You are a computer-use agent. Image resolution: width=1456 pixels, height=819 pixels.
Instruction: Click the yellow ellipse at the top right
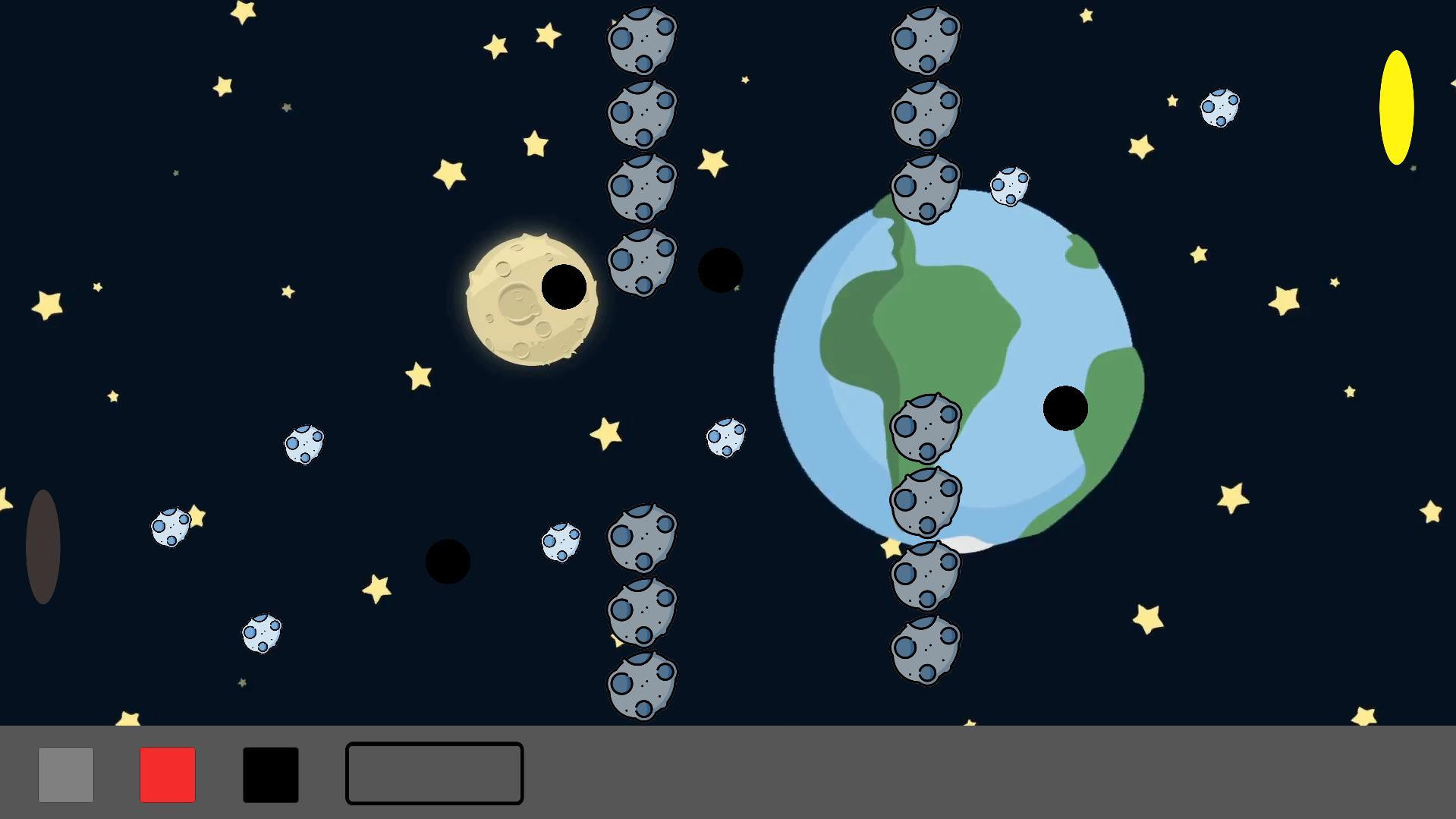click(x=1397, y=106)
